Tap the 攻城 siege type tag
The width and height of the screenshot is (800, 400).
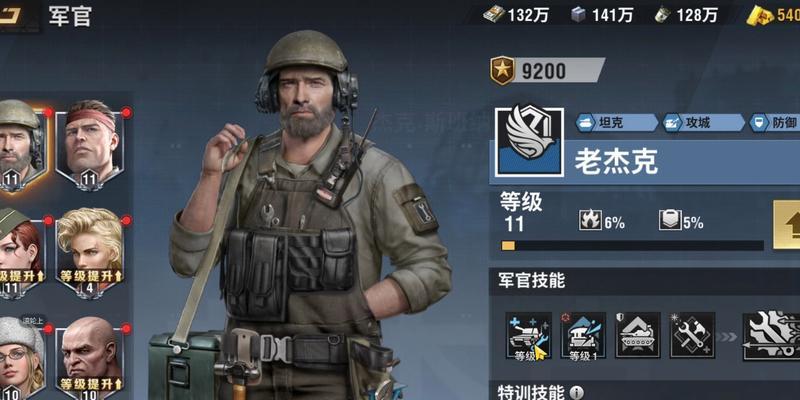point(697,123)
